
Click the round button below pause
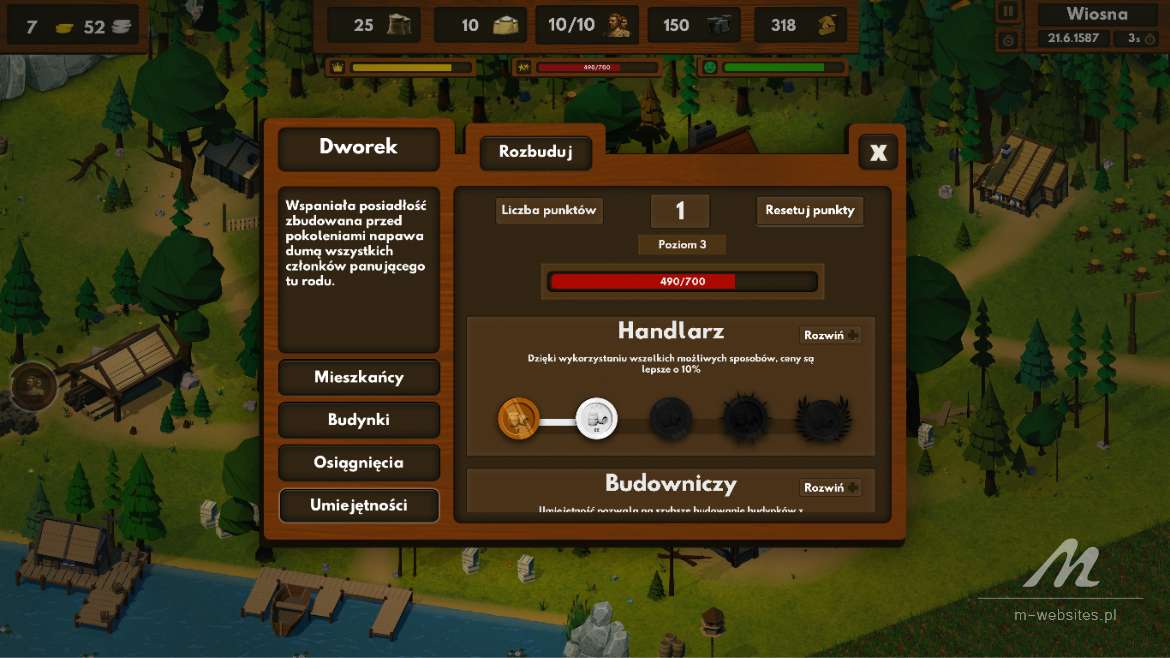(x=1008, y=40)
